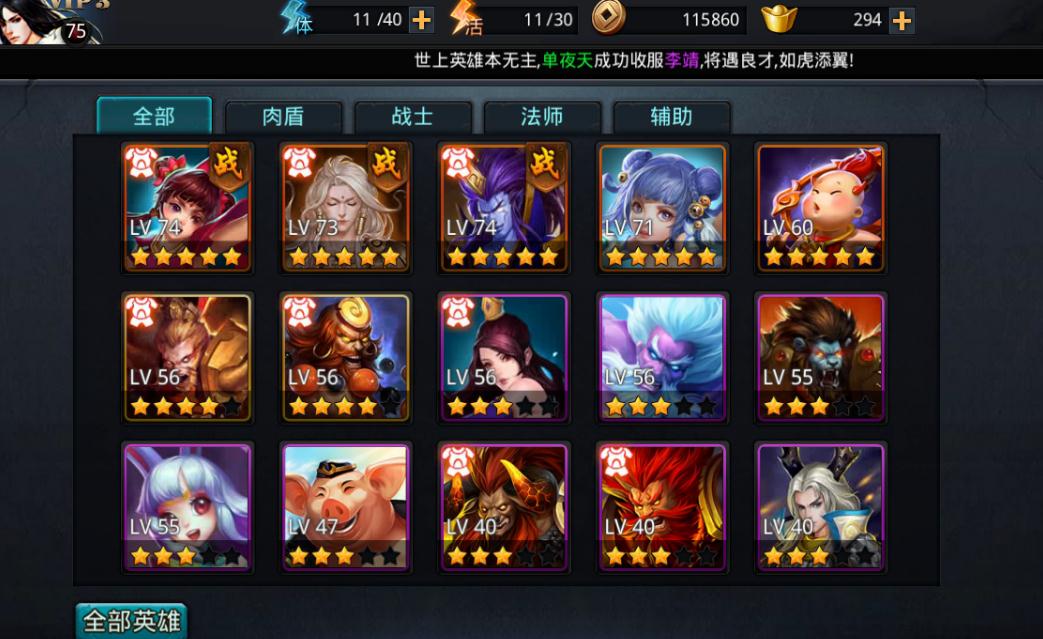The height and width of the screenshot is (639, 1043).
Task: Select the LV 74 red-bow girl hero
Action: coord(187,207)
